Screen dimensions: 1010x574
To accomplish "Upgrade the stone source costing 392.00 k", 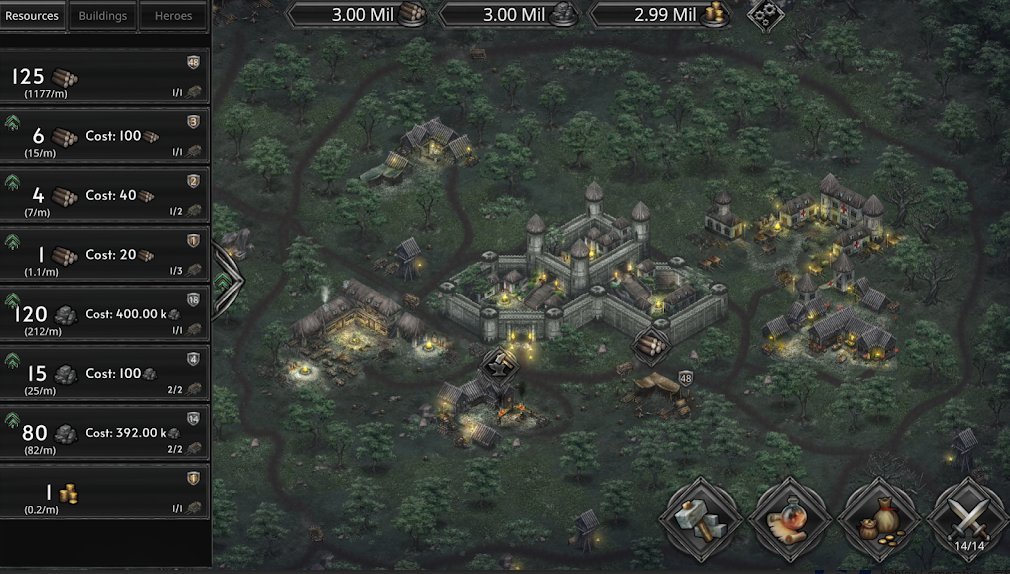I will tap(14, 421).
